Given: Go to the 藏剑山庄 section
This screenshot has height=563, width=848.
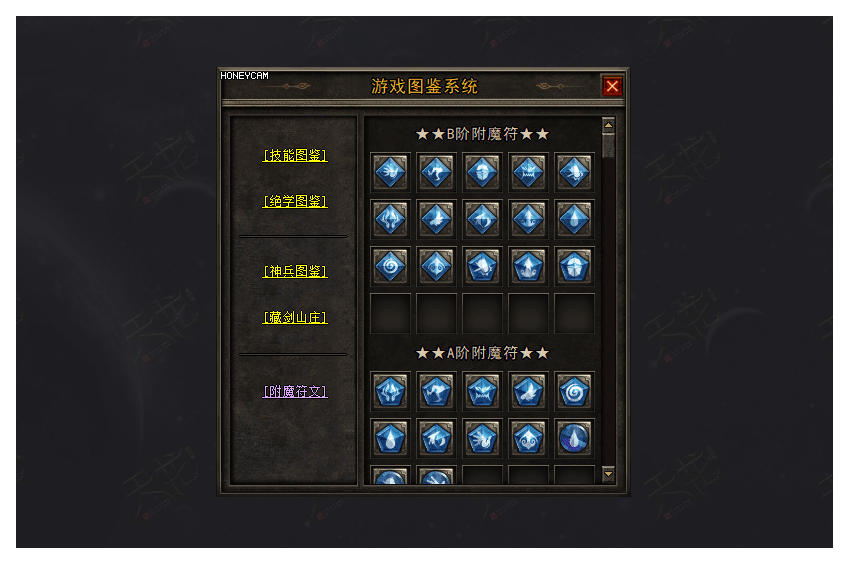Looking at the screenshot, I should [295, 317].
